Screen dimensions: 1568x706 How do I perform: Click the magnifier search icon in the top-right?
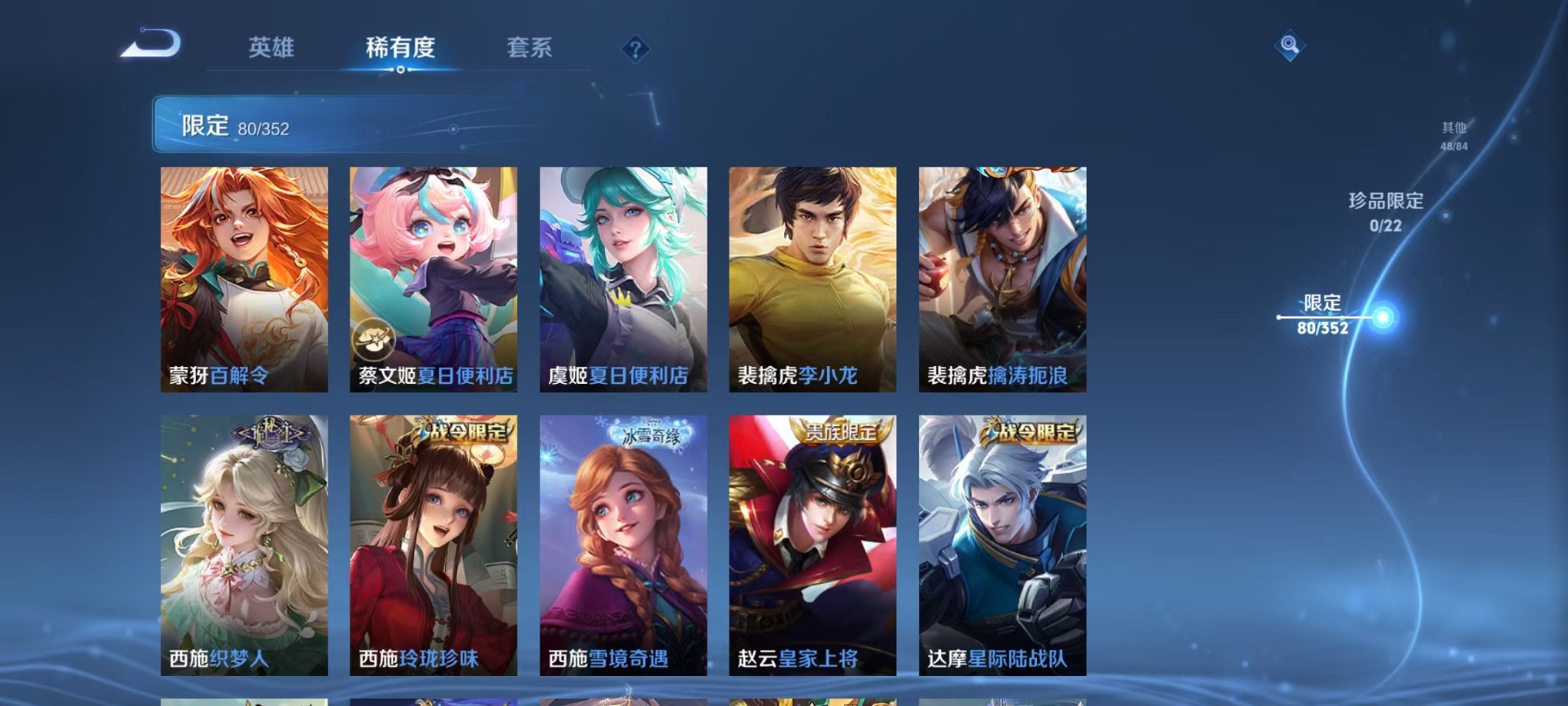(1291, 46)
